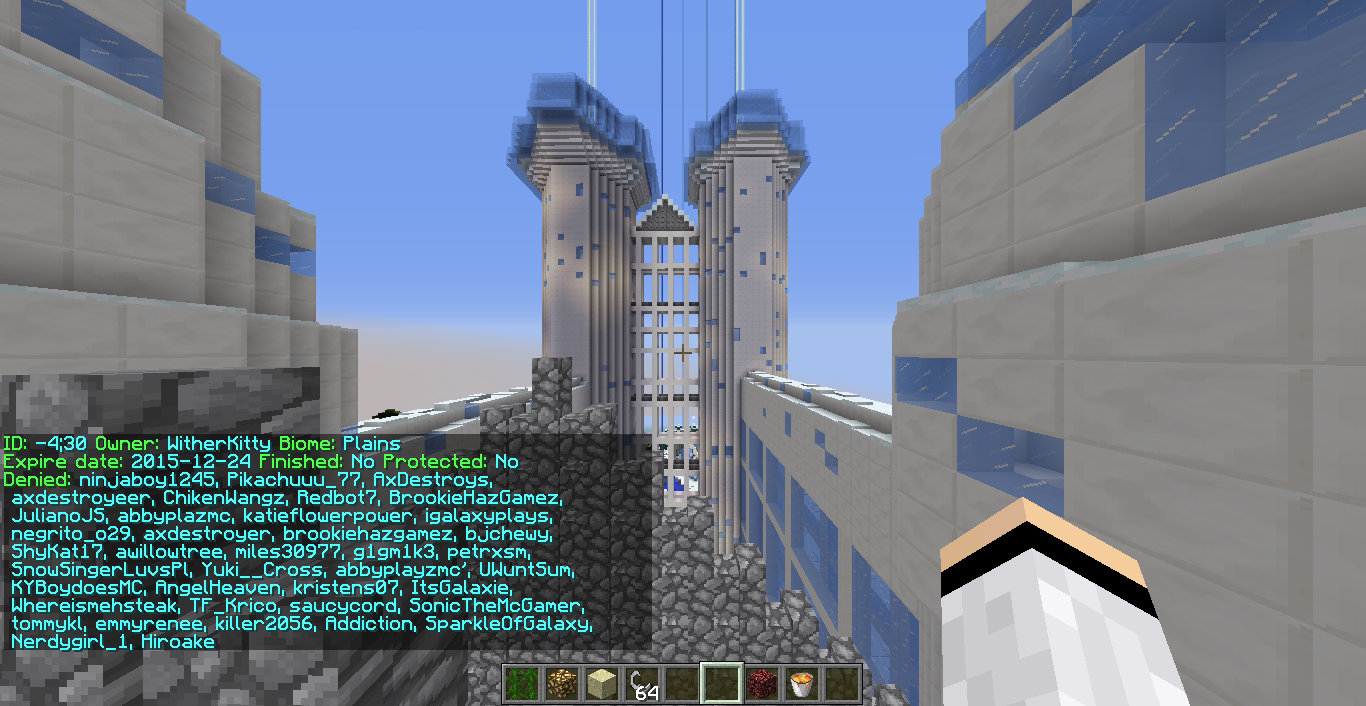Pick the dark red nether block slot
Viewport: 1366px width, 706px height.
762,684
